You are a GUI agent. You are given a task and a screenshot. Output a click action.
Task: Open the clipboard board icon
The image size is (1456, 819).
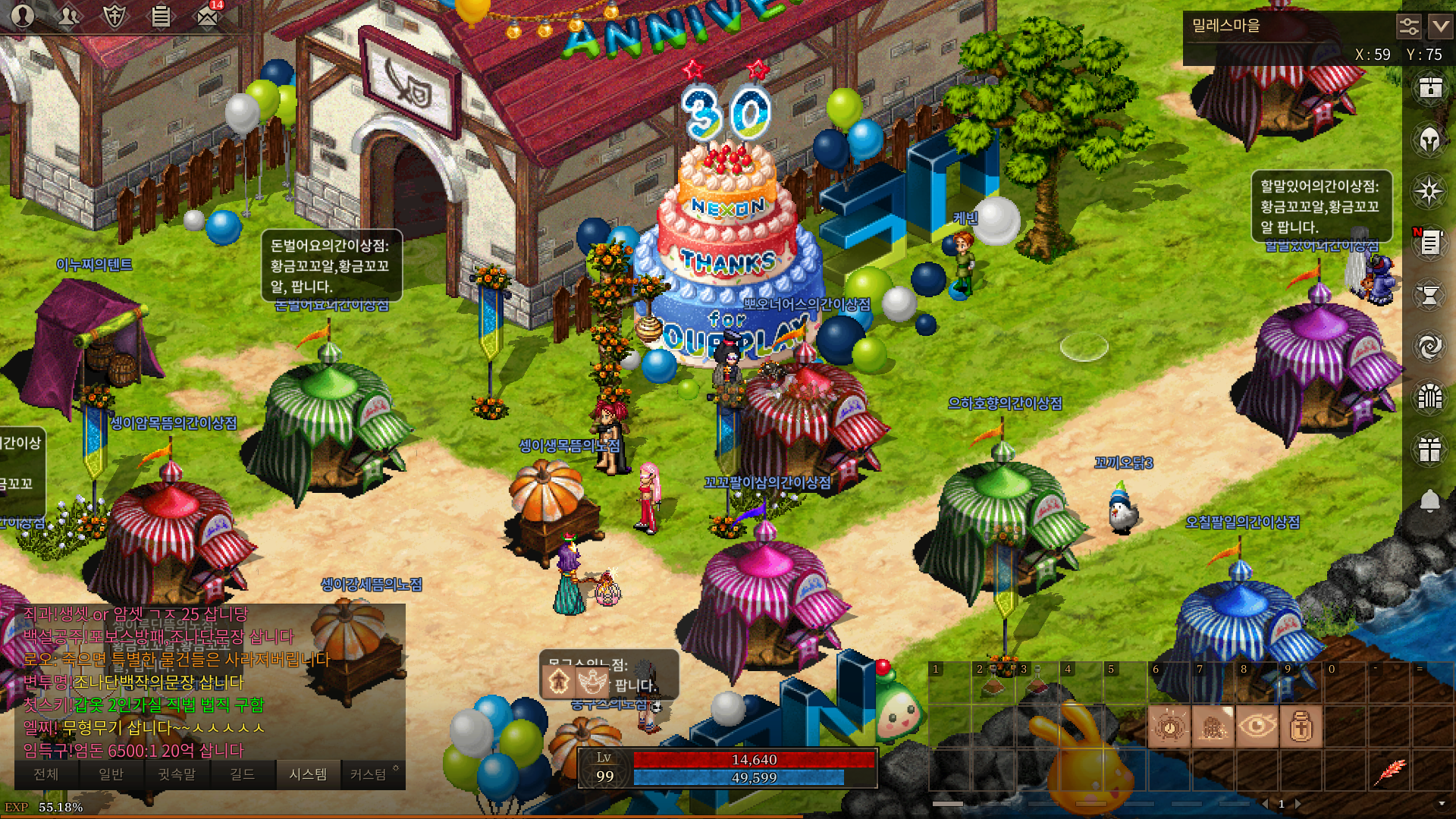[161, 16]
